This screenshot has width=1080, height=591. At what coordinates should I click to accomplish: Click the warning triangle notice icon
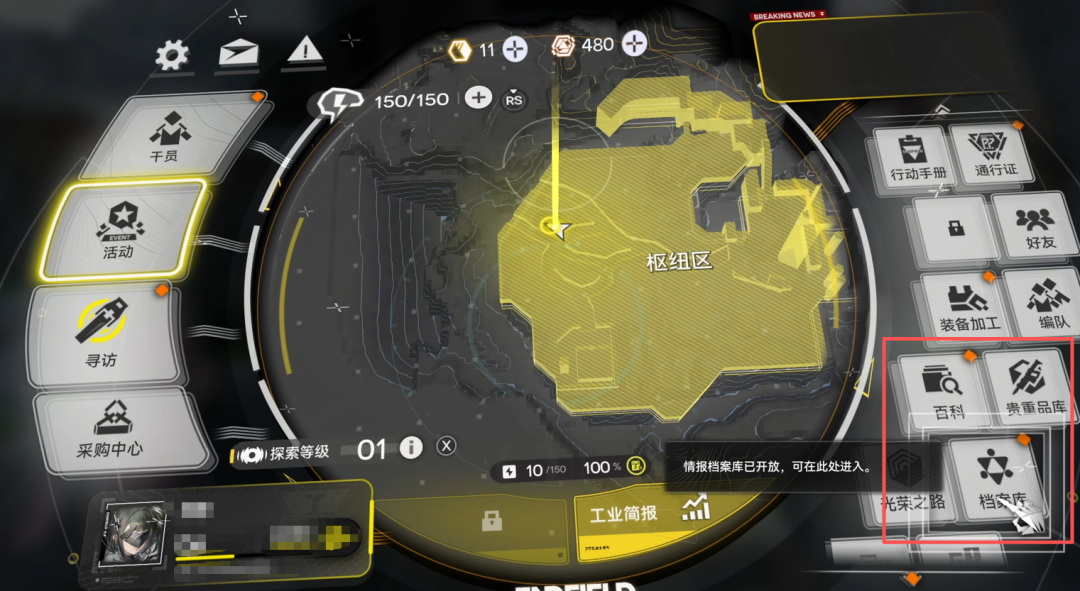304,50
